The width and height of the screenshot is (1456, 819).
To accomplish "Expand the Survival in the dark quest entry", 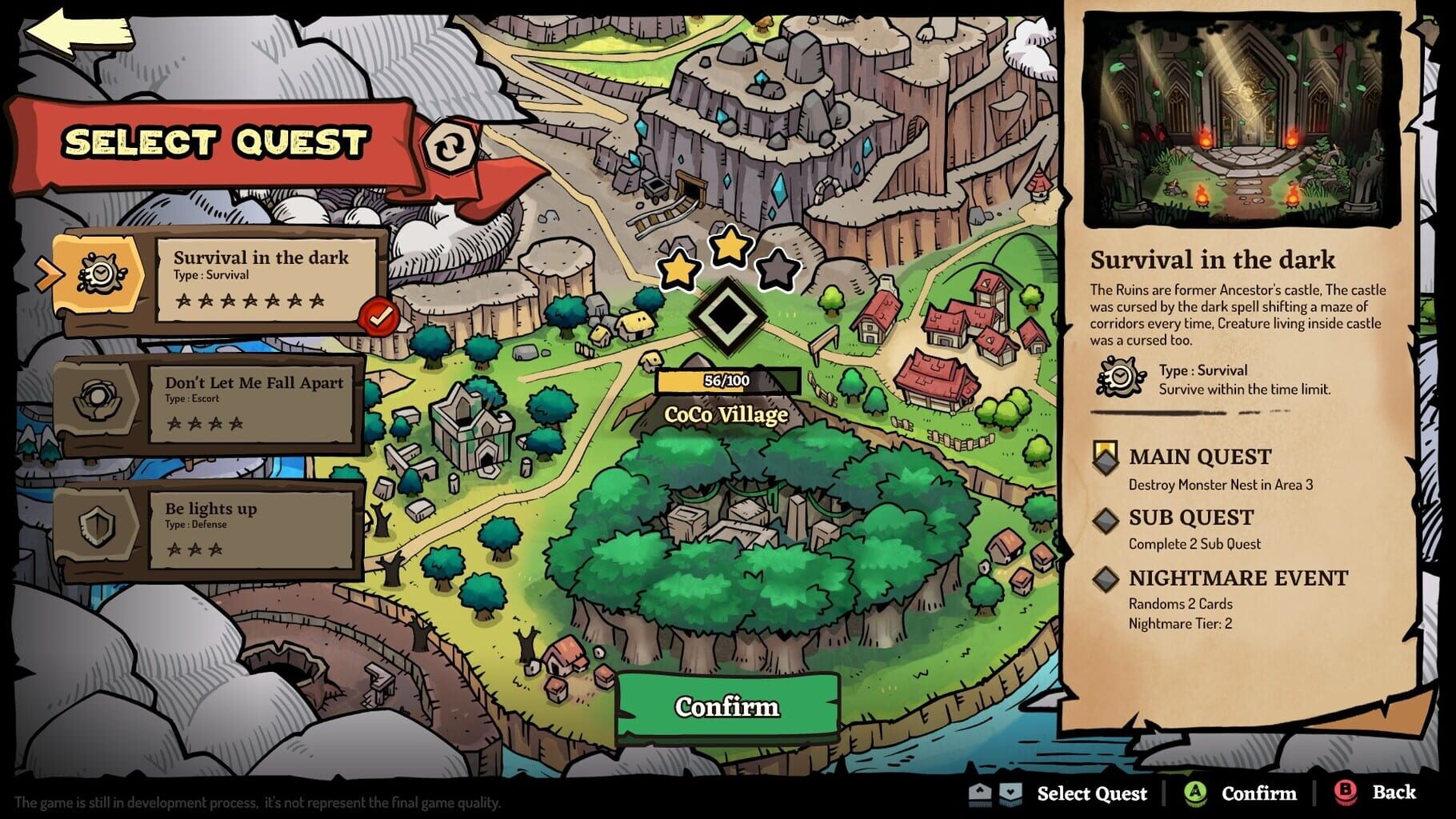I will 264,280.
